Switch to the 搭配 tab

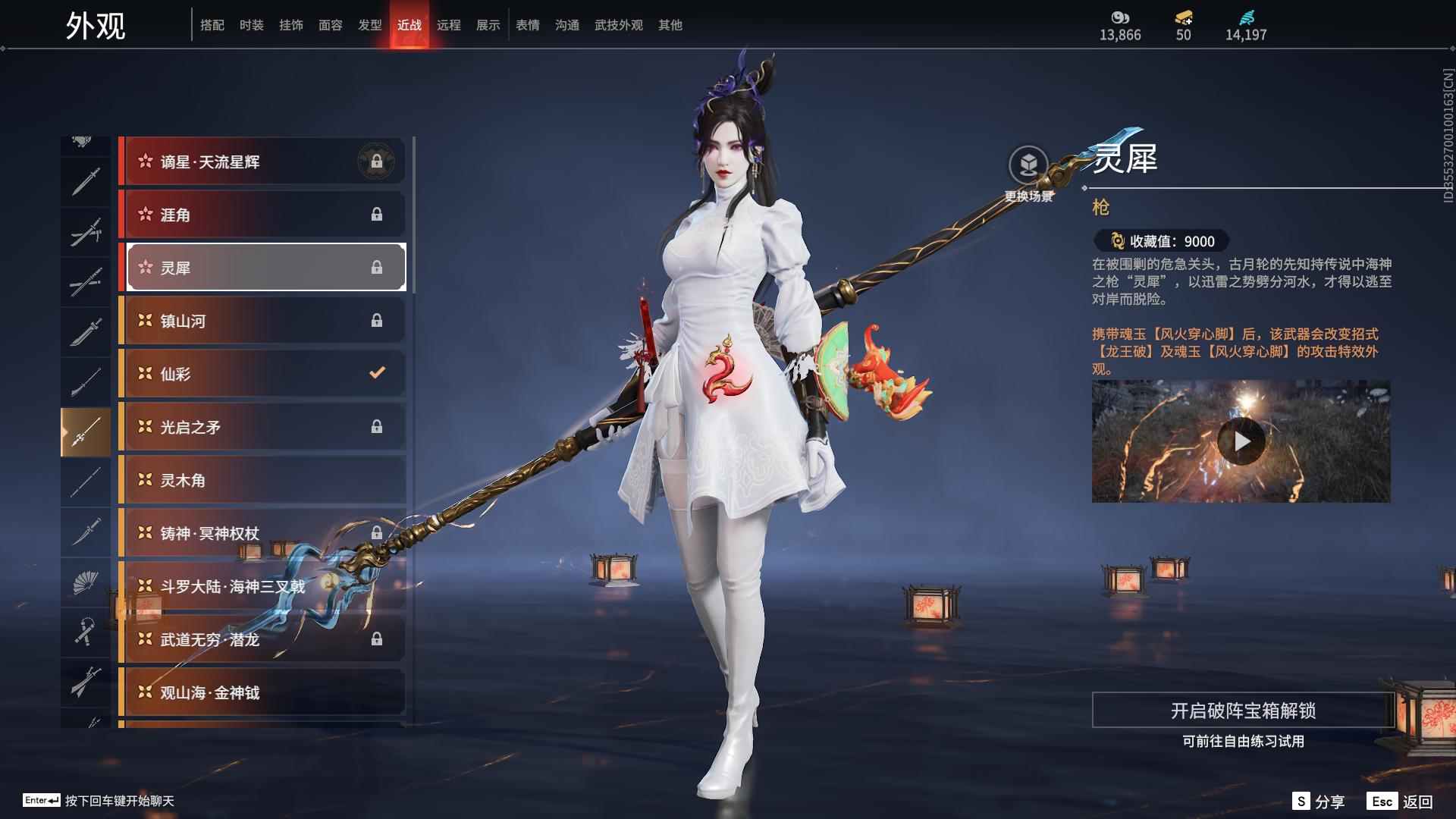pyautogui.click(x=212, y=25)
